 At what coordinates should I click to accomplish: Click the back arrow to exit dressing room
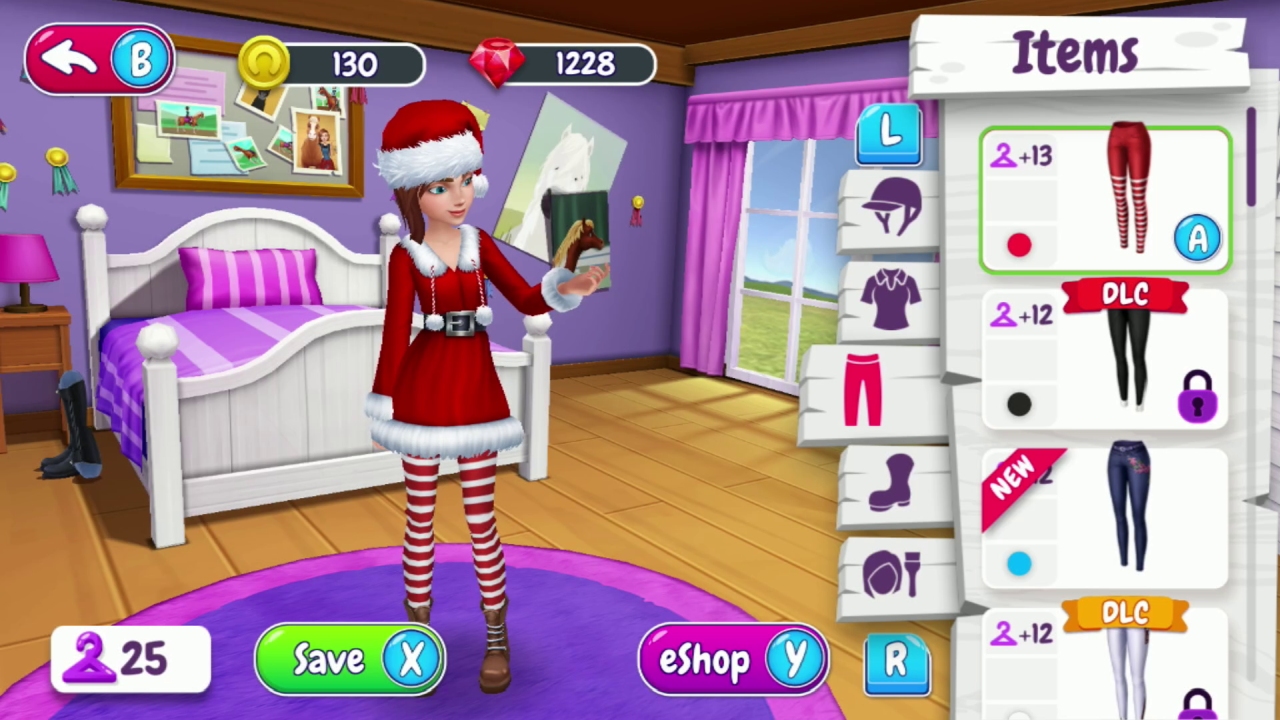[x=70, y=57]
